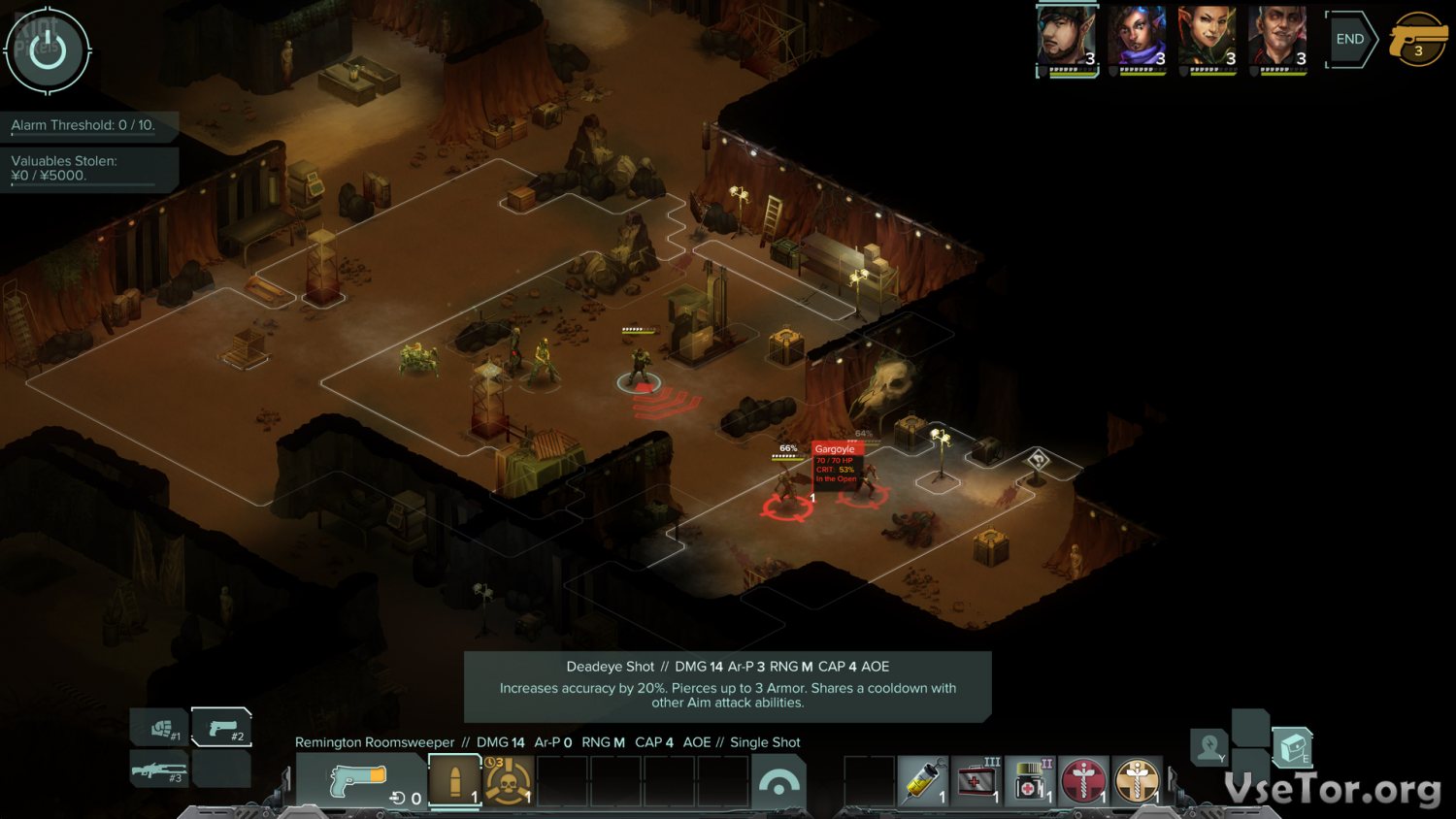Open the power button system menu
The image size is (1456, 819).
tap(47, 50)
